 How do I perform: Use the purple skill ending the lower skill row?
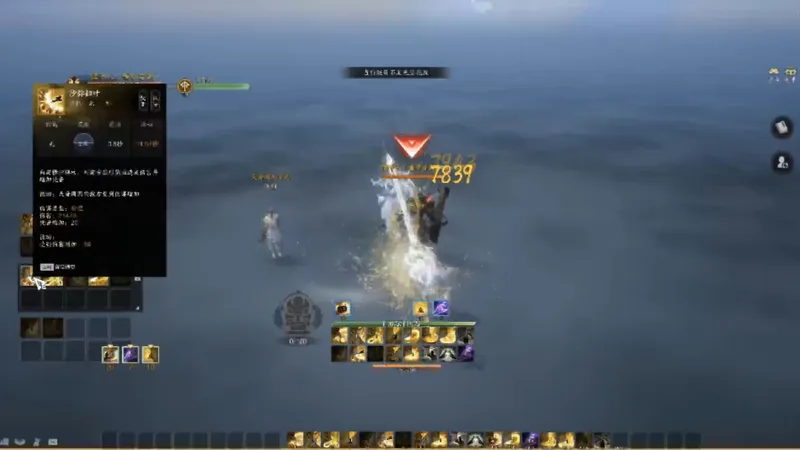(466, 353)
